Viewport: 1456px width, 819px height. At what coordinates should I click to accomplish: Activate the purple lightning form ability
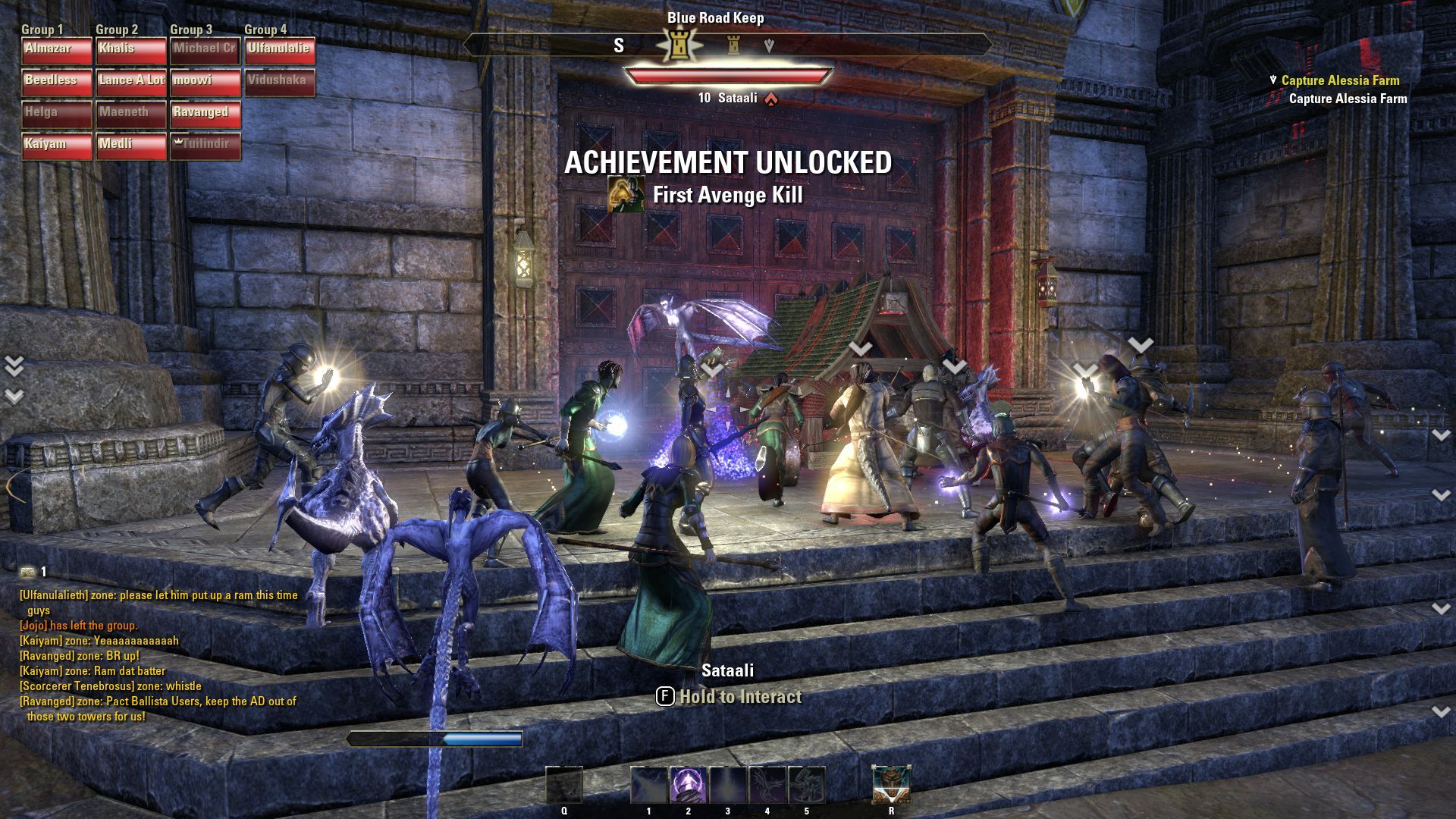click(x=689, y=785)
